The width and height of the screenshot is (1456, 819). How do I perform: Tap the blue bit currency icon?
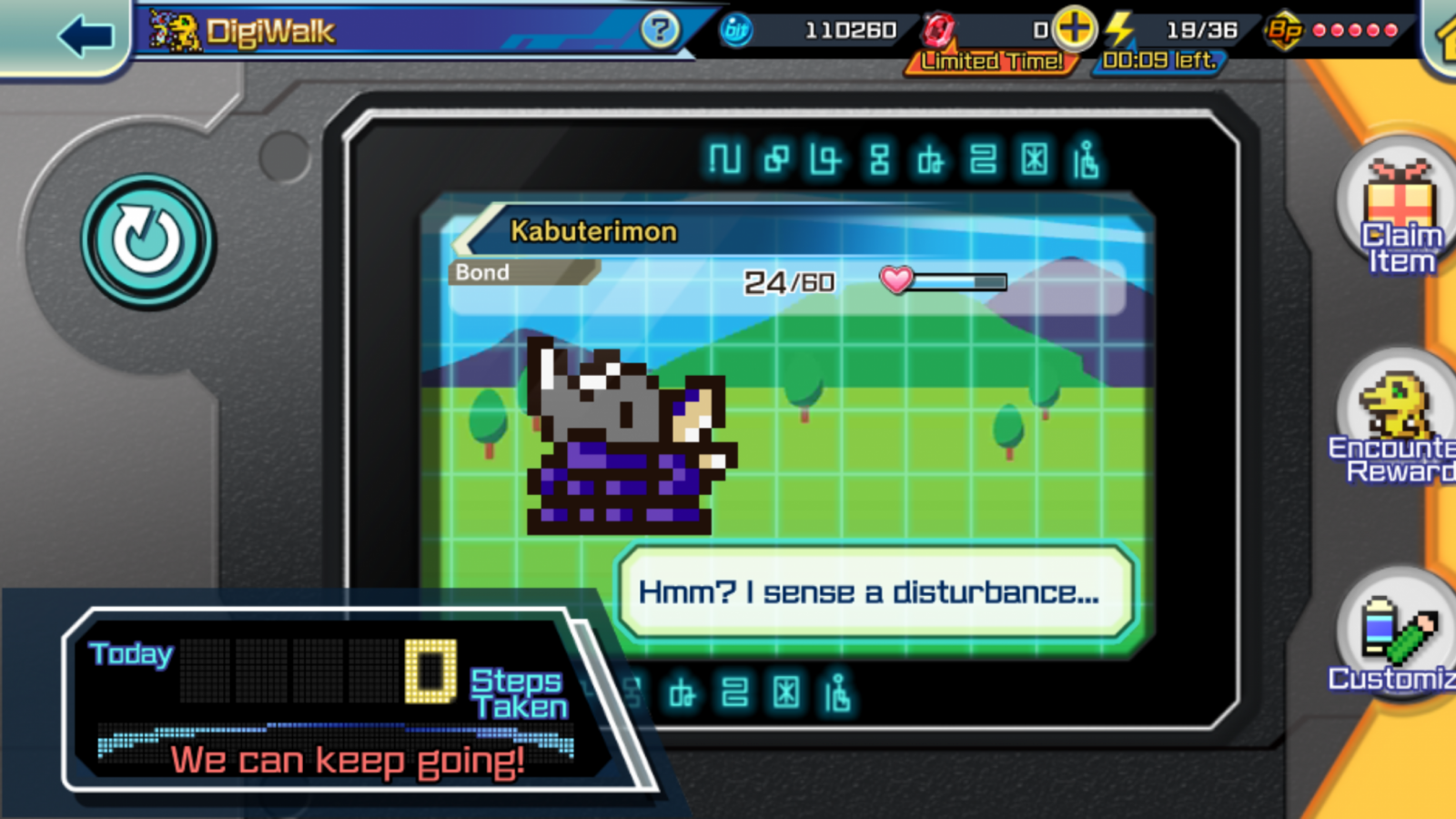734,29
